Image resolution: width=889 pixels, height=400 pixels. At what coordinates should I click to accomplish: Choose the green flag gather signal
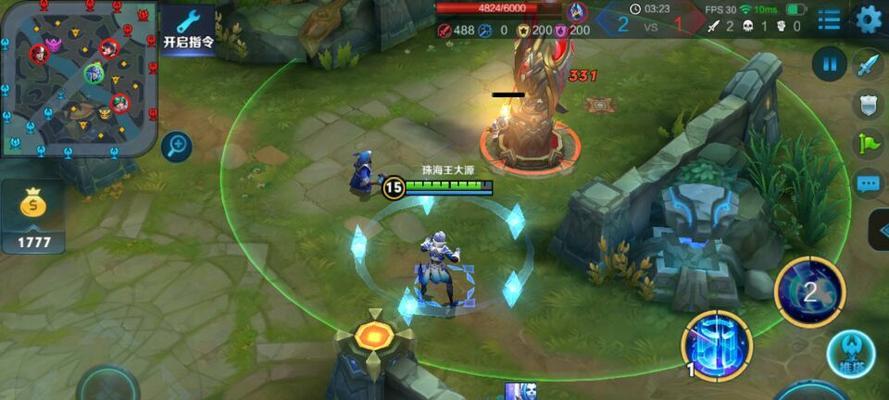coord(867,144)
